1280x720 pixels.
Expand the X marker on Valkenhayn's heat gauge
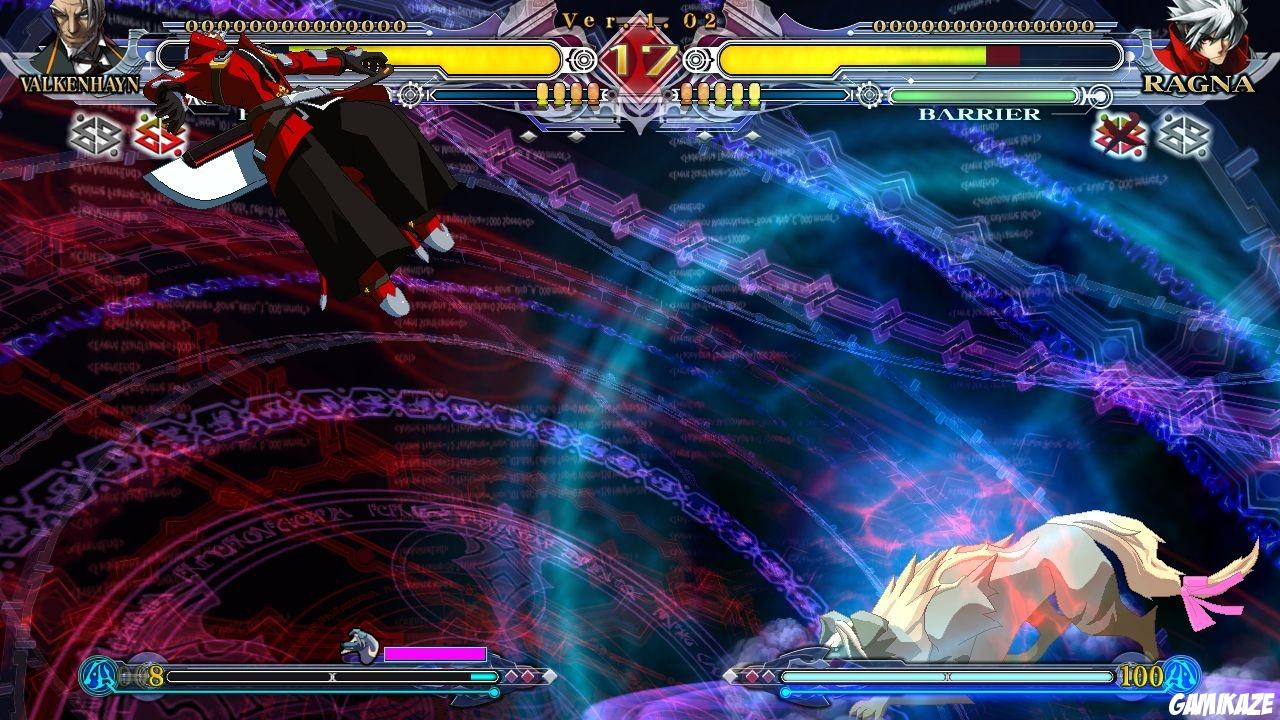pyautogui.click(x=332, y=676)
